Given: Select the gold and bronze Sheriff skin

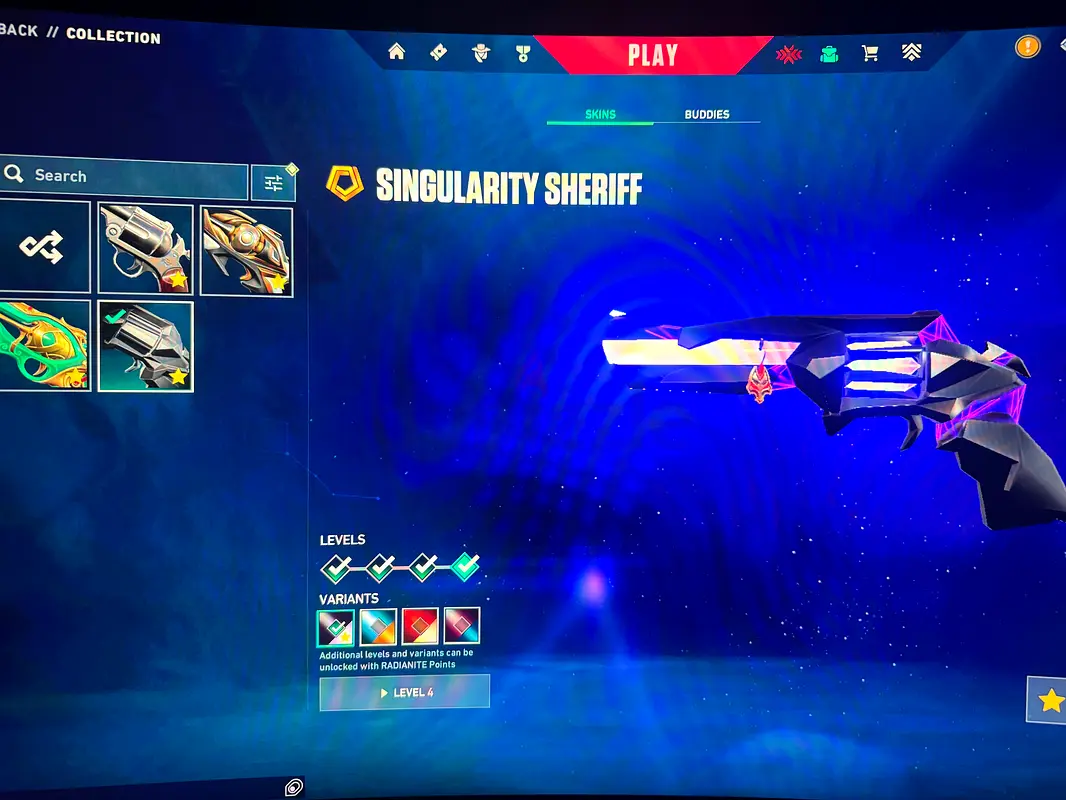Looking at the screenshot, I should click(x=247, y=251).
